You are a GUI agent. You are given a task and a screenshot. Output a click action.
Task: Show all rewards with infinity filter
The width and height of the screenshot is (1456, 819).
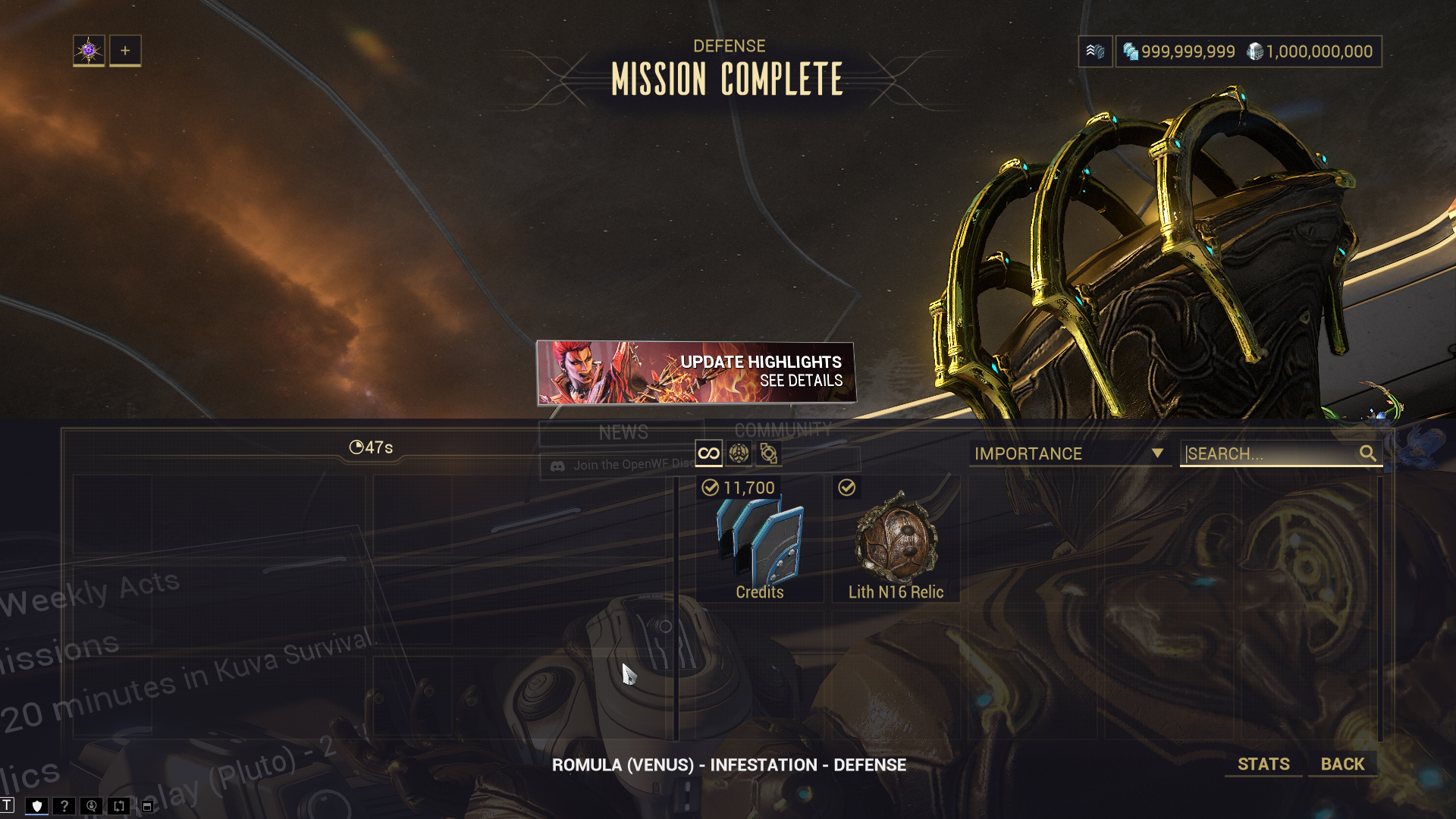[708, 453]
